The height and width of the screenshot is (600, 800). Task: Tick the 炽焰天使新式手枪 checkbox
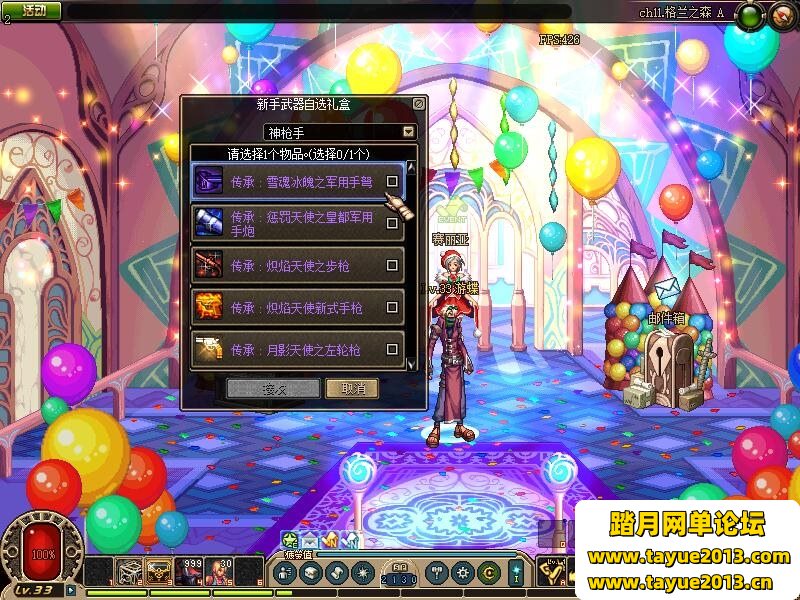pos(393,308)
